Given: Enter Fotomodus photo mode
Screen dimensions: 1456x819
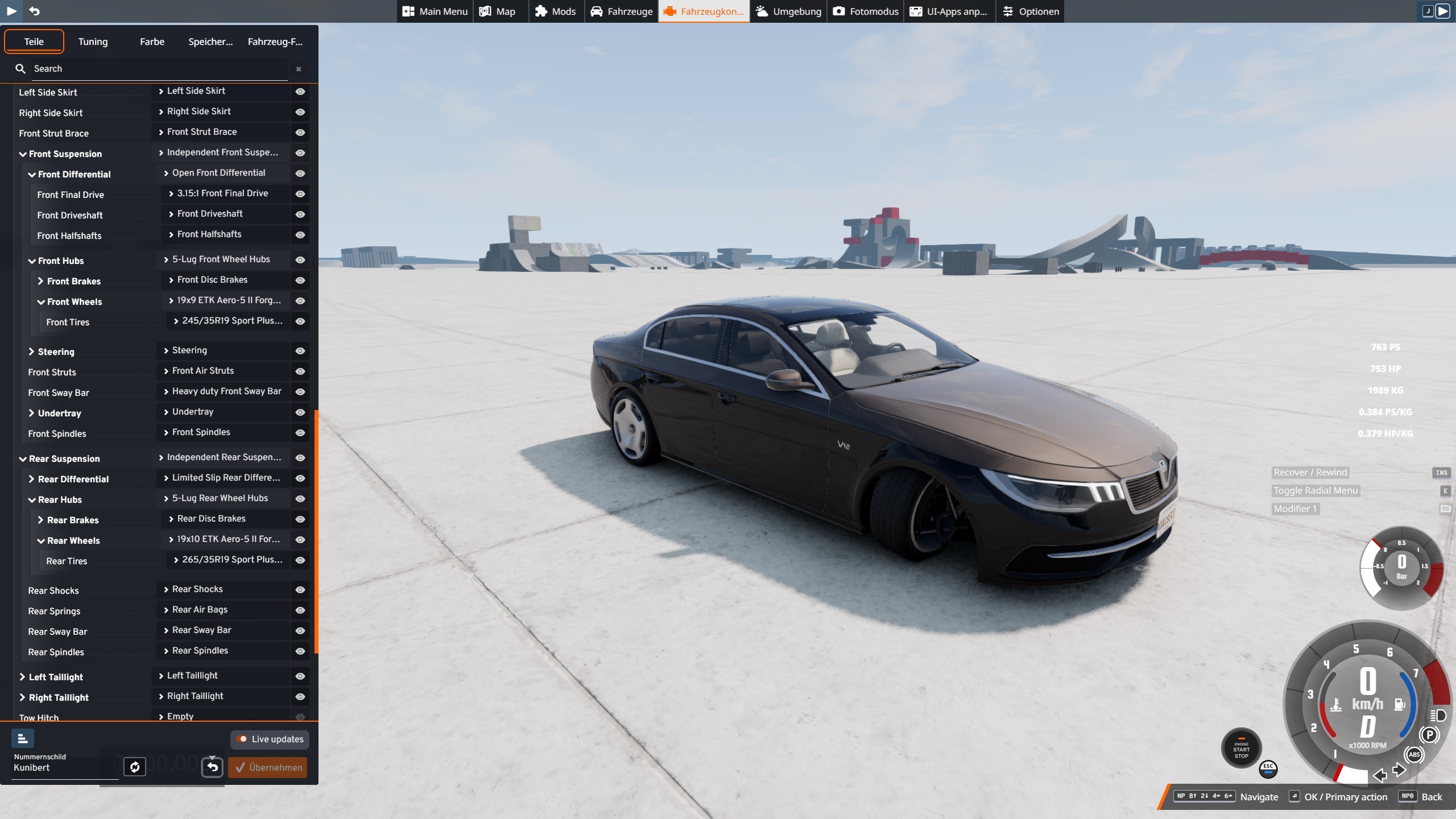Looking at the screenshot, I should tap(866, 11).
